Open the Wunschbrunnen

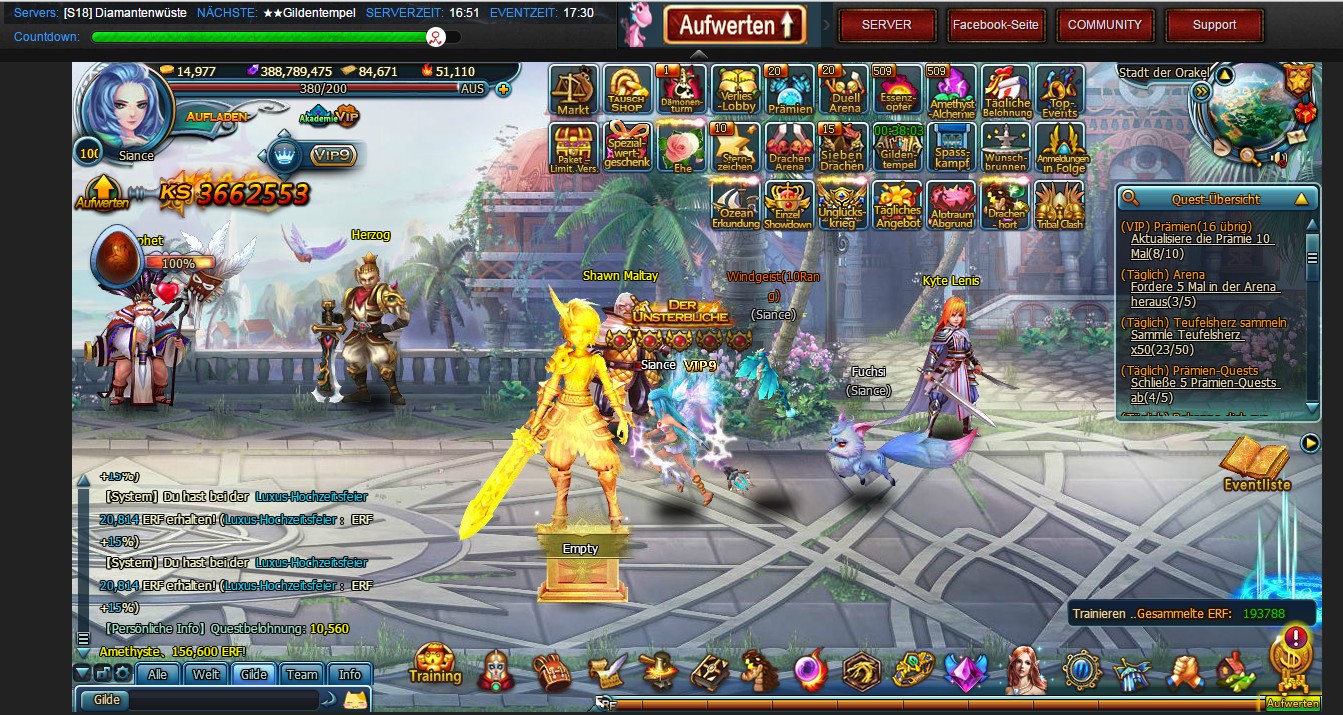click(x=1005, y=148)
